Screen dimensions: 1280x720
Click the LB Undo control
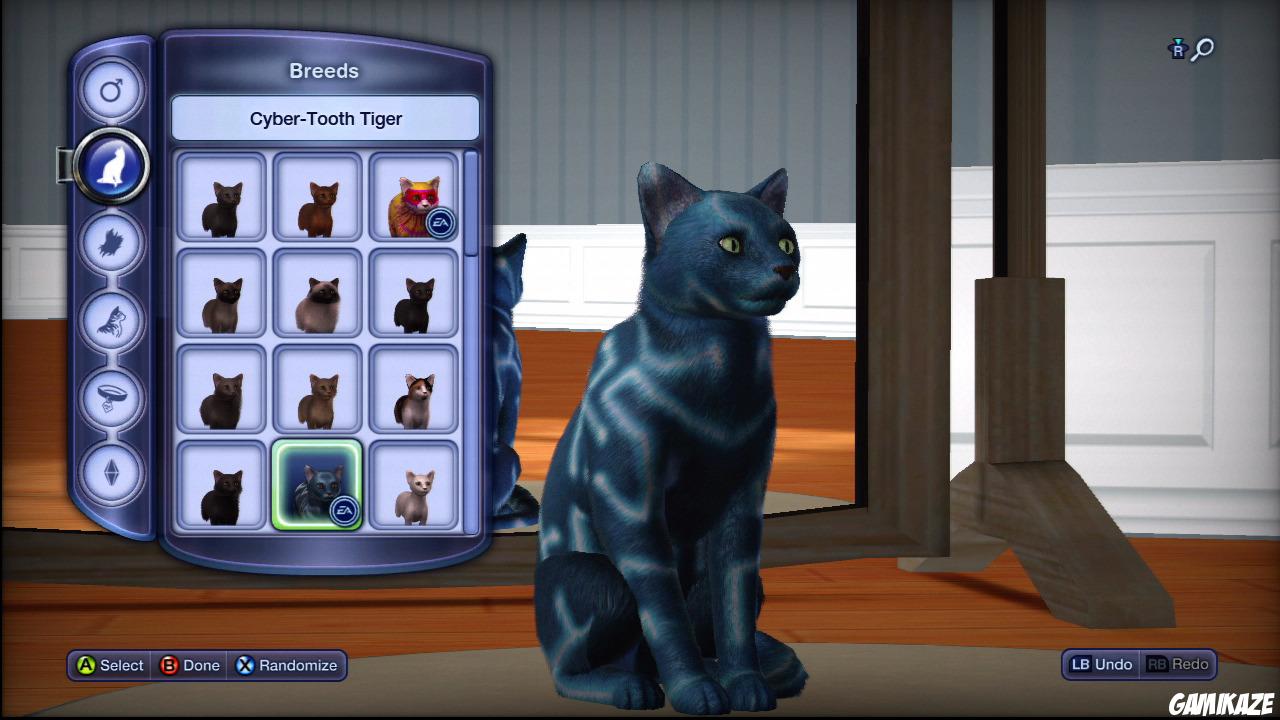(1099, 664)
